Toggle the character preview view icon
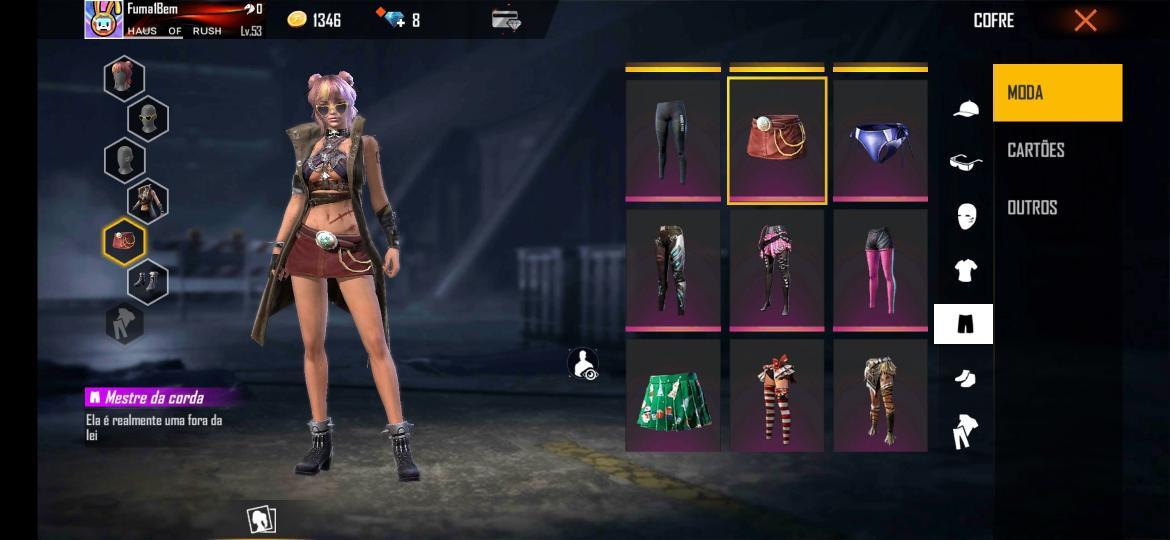This screenshot has width=1170, height=540. (x=582, y=364)
